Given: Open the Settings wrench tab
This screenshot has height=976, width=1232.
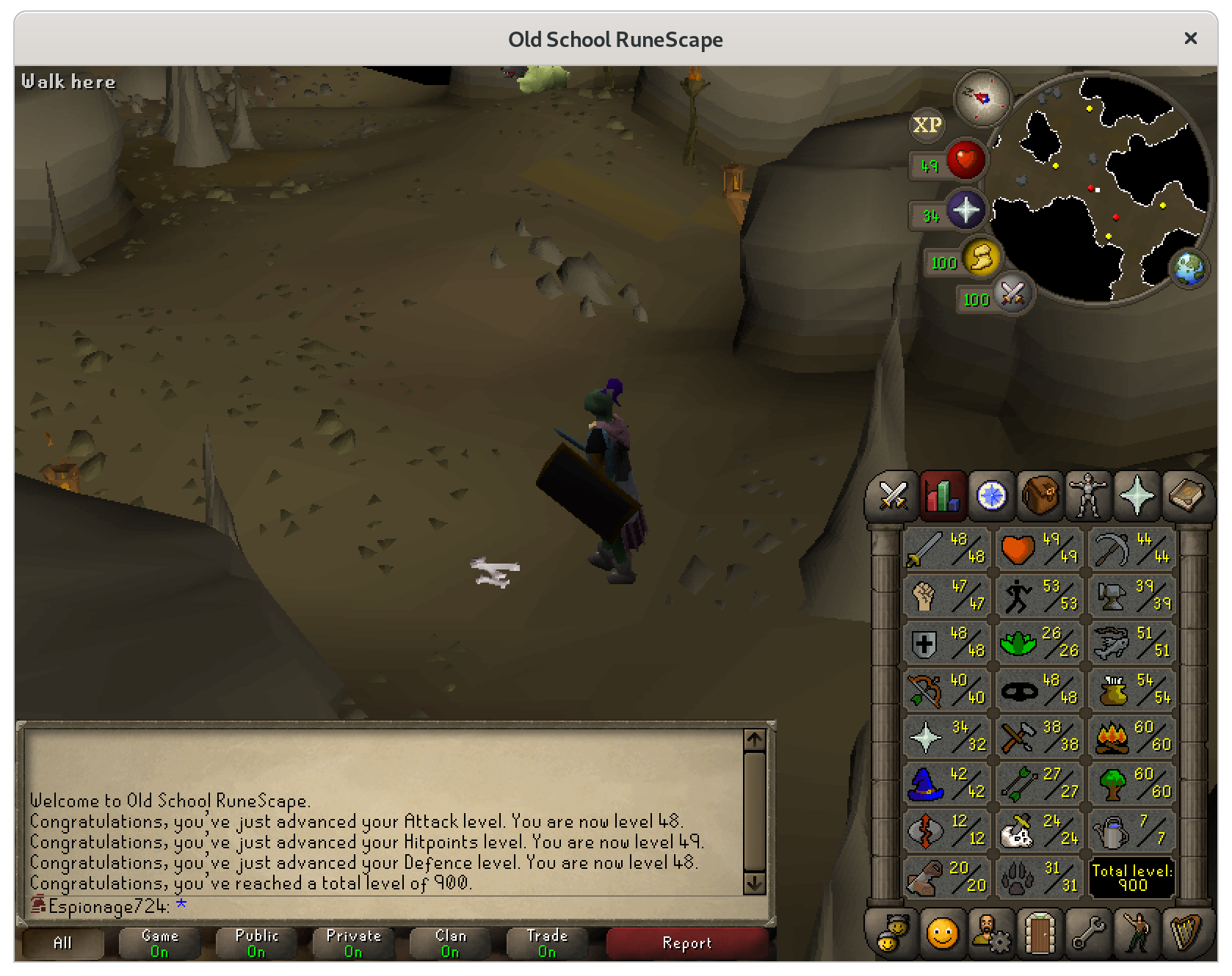Looking at the screenshot, I should point(1088,933).
